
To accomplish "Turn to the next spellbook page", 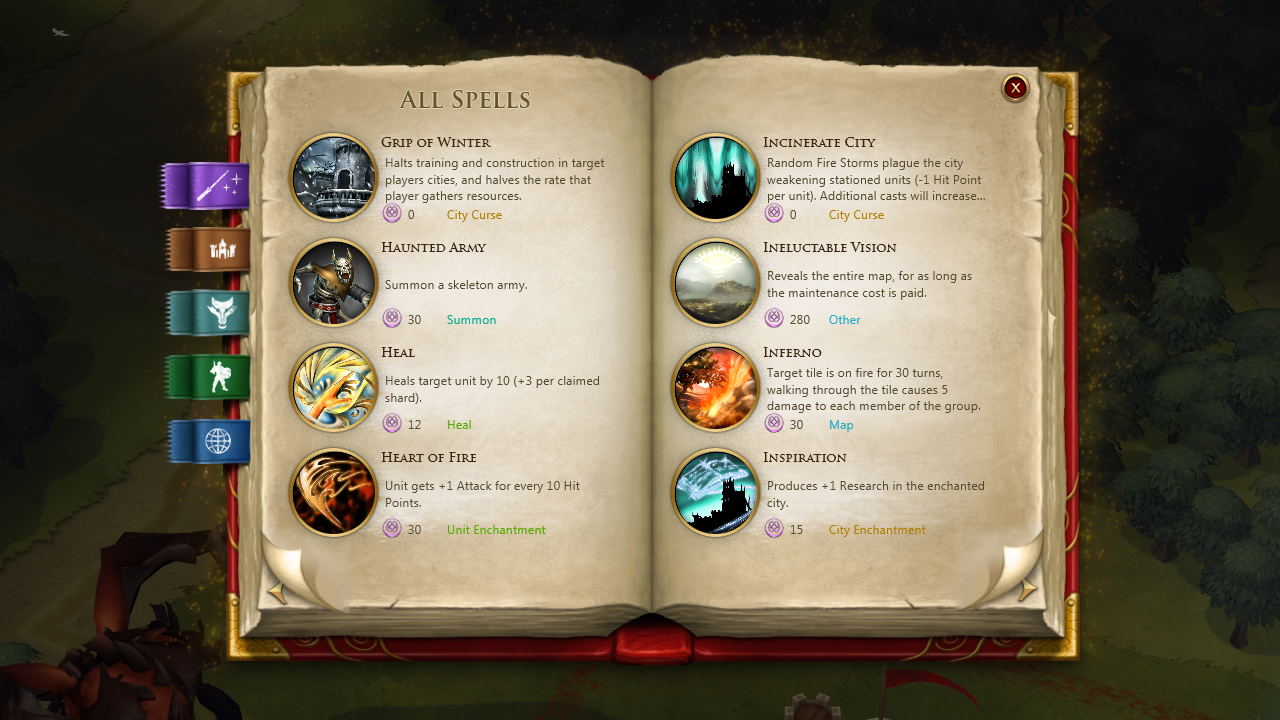I will pyautogui.click(x=1027, y=590).
